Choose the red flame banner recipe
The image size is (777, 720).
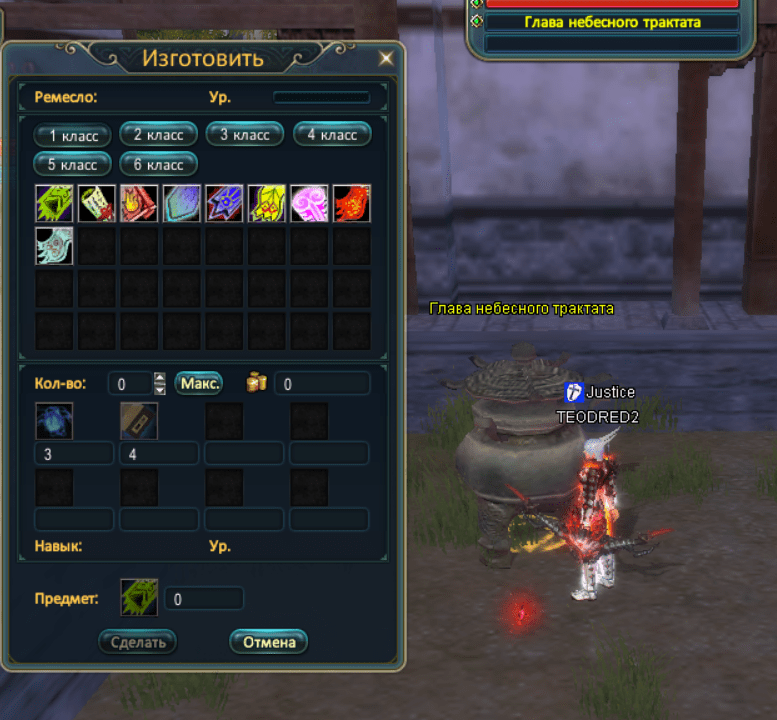pyautogui.click(x=139, y=203)
